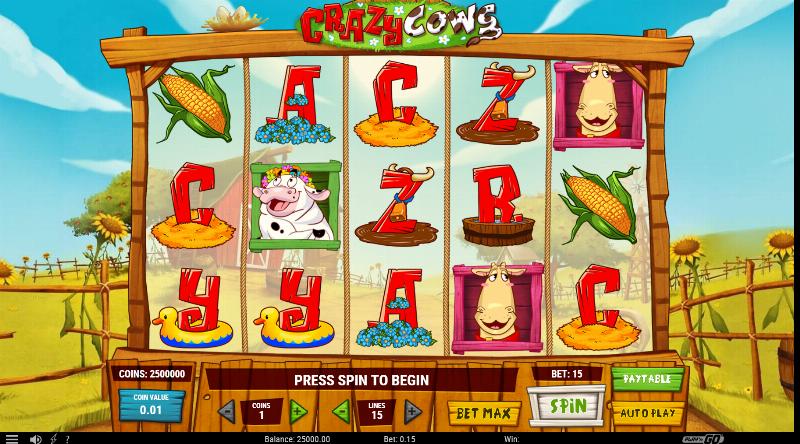
Task: Reduce the number of lines
Action: point(340,410)
